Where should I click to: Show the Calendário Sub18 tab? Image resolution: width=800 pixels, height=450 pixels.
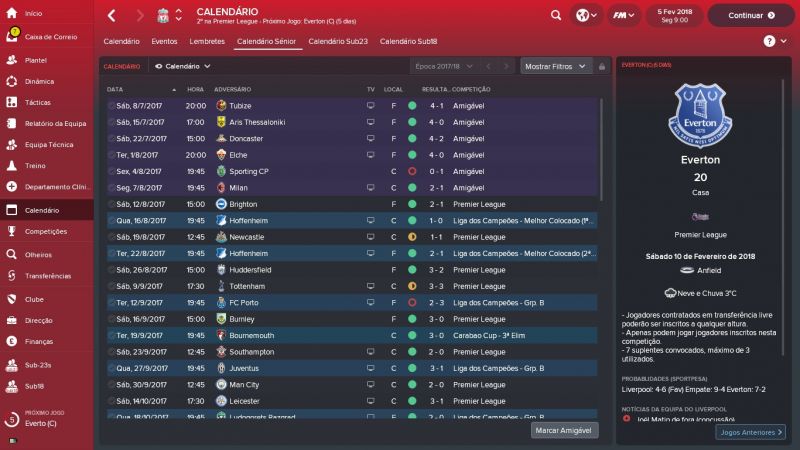tap(410, 41)
